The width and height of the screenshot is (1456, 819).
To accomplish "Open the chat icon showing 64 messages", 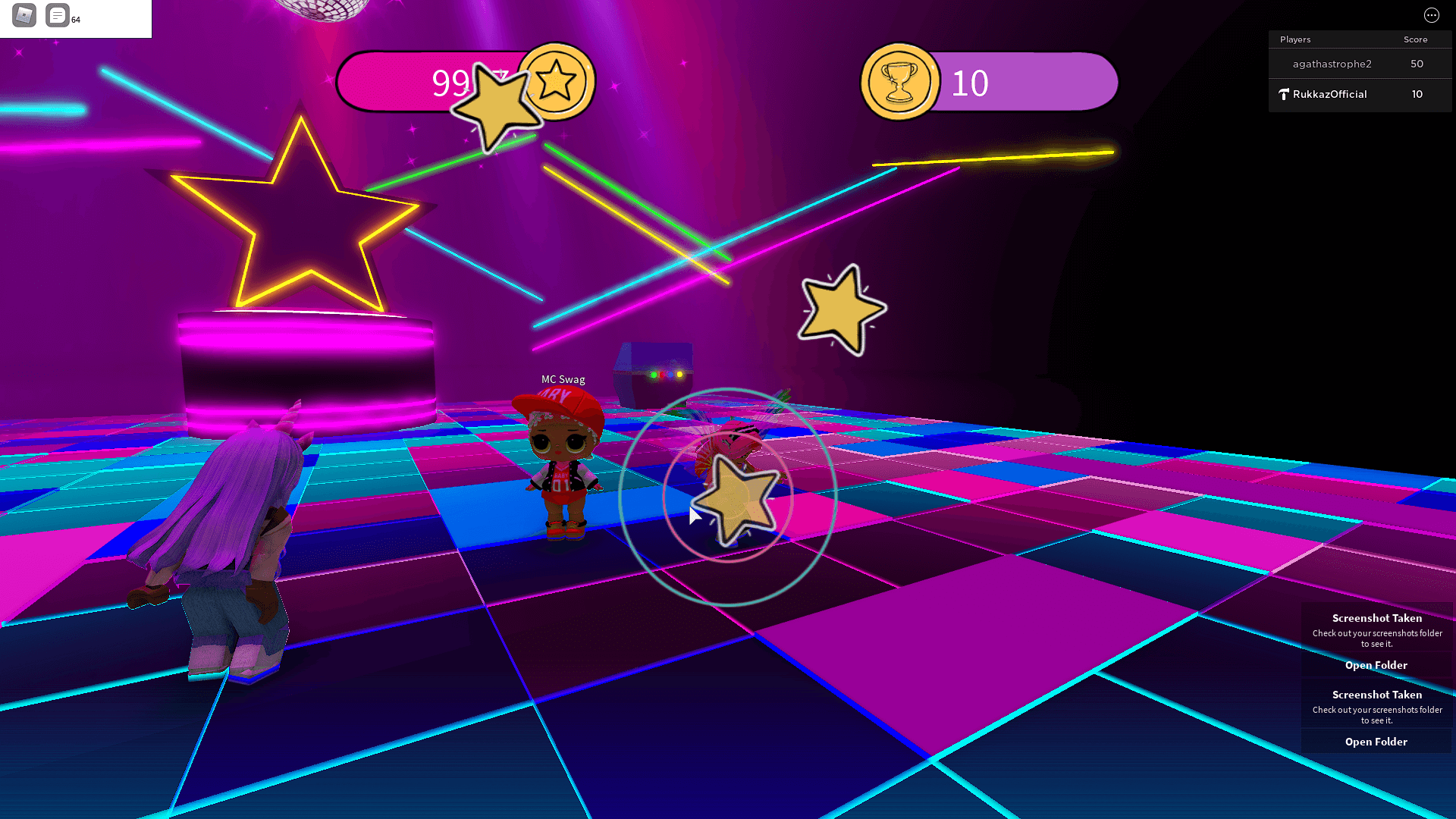I will point(57,15).
